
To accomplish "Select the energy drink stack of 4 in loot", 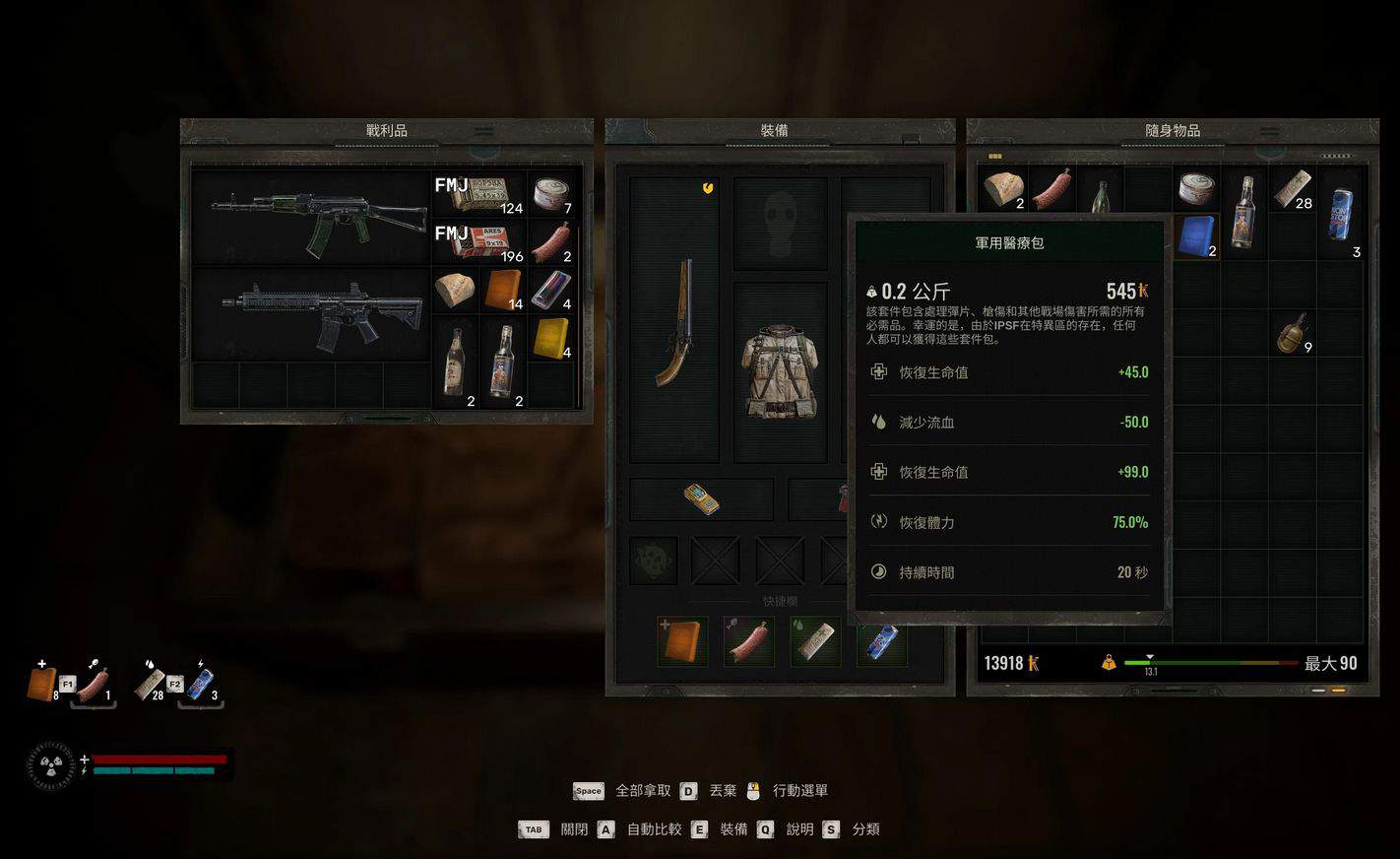I will coord(551,291).
